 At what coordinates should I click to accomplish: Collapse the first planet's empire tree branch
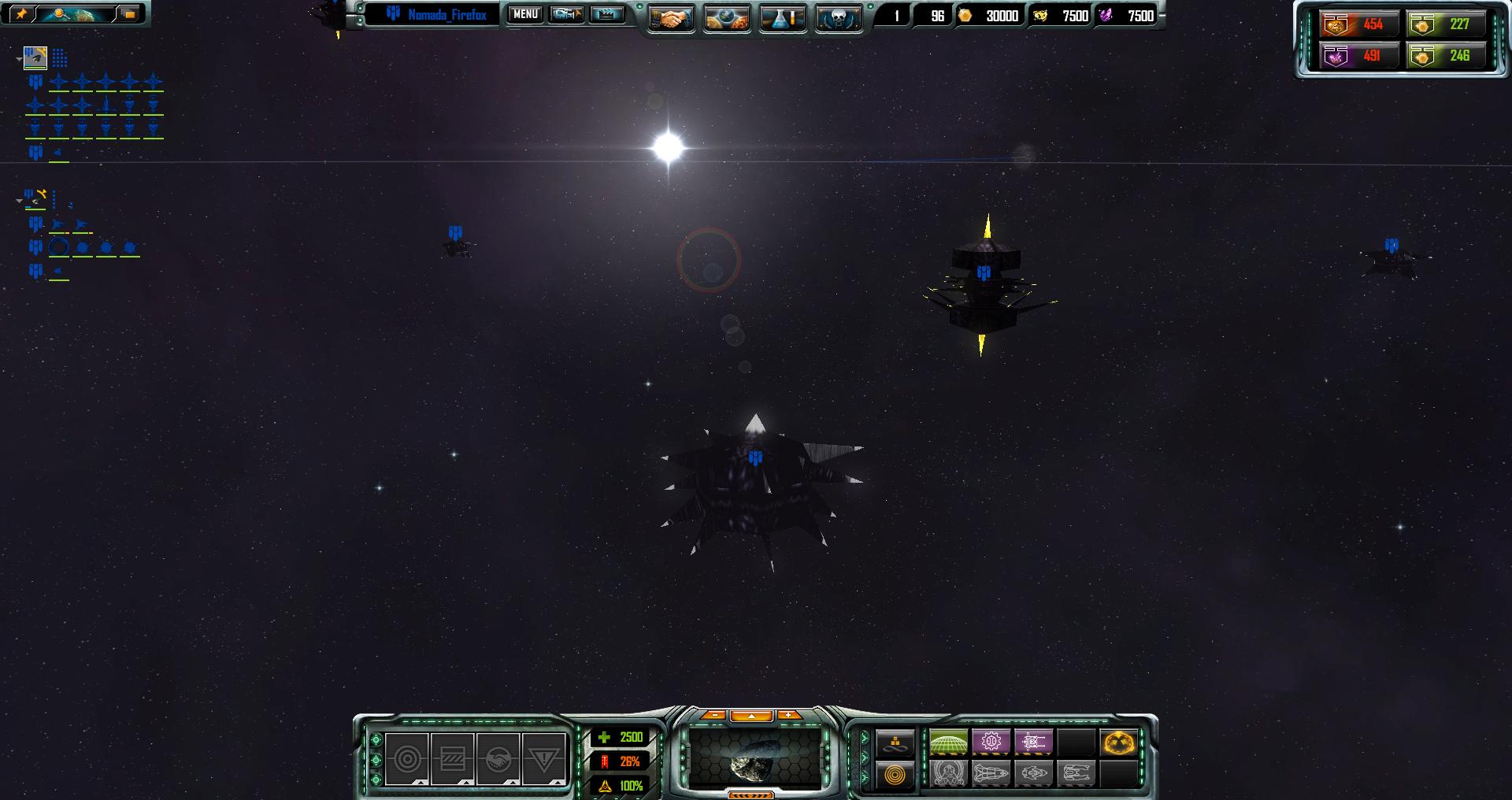click(19, 58)
